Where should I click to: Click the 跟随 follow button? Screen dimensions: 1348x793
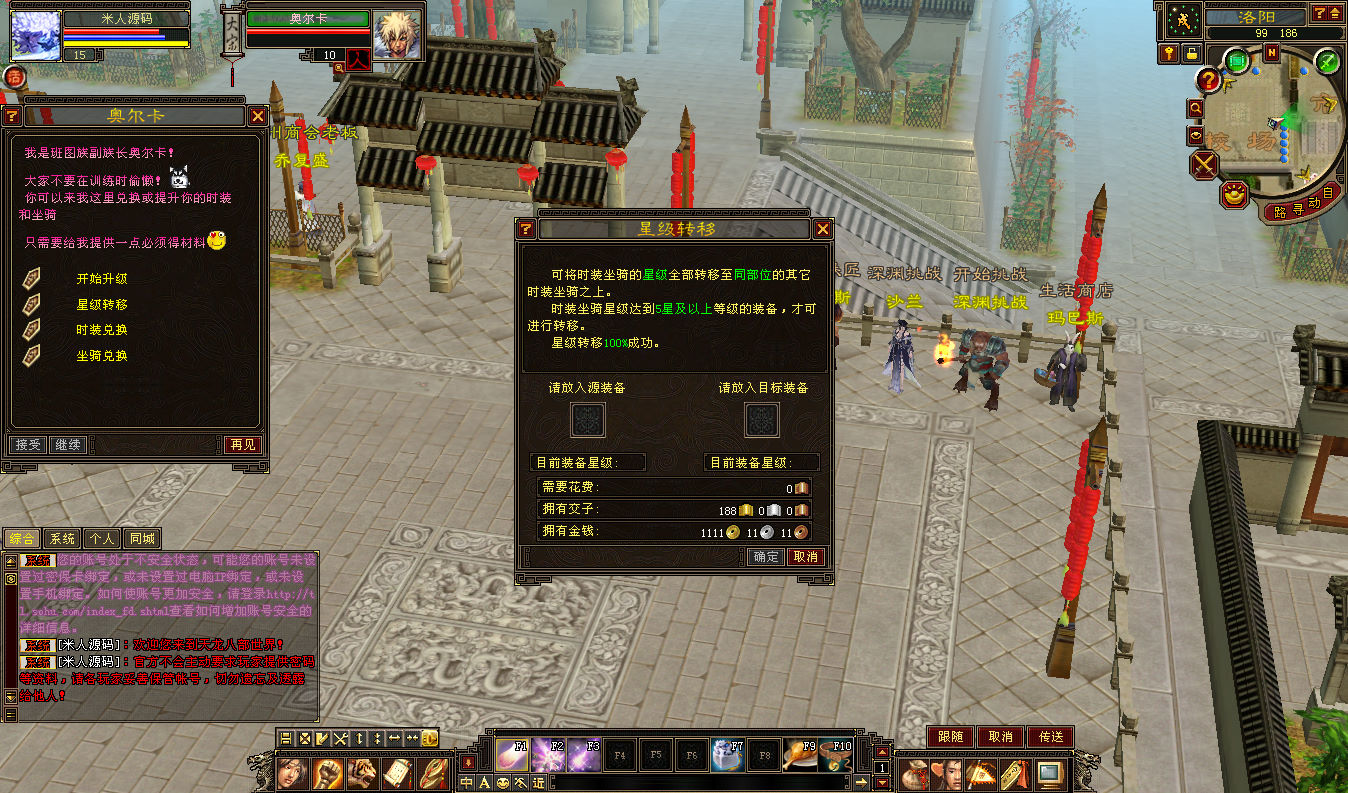click(x=950, y=737)
